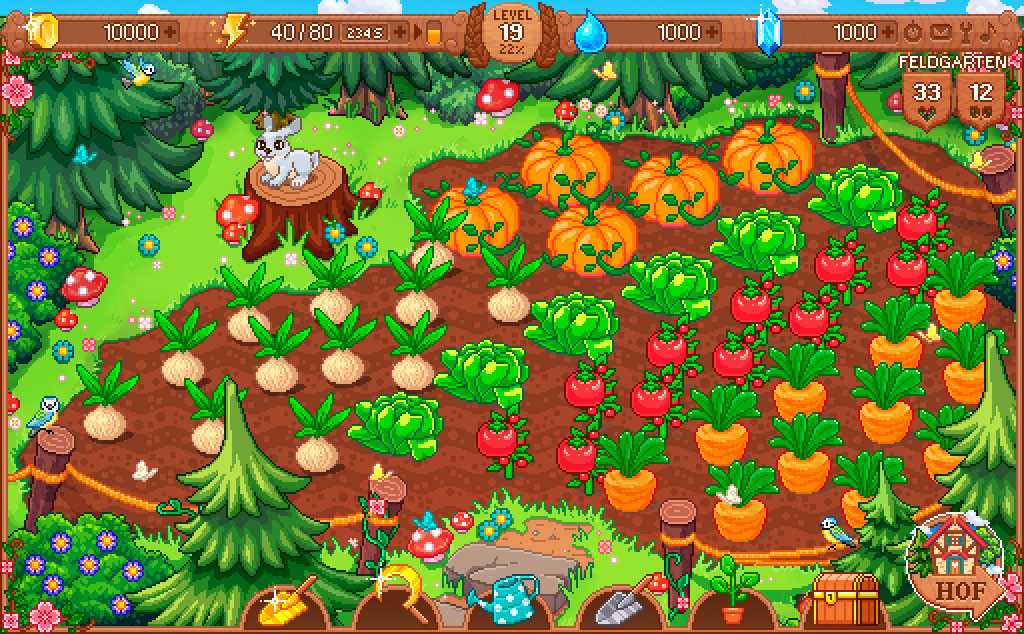Refill energy using its plus button
Screen dimensions: 1024x634
click(x=401, y=32)
